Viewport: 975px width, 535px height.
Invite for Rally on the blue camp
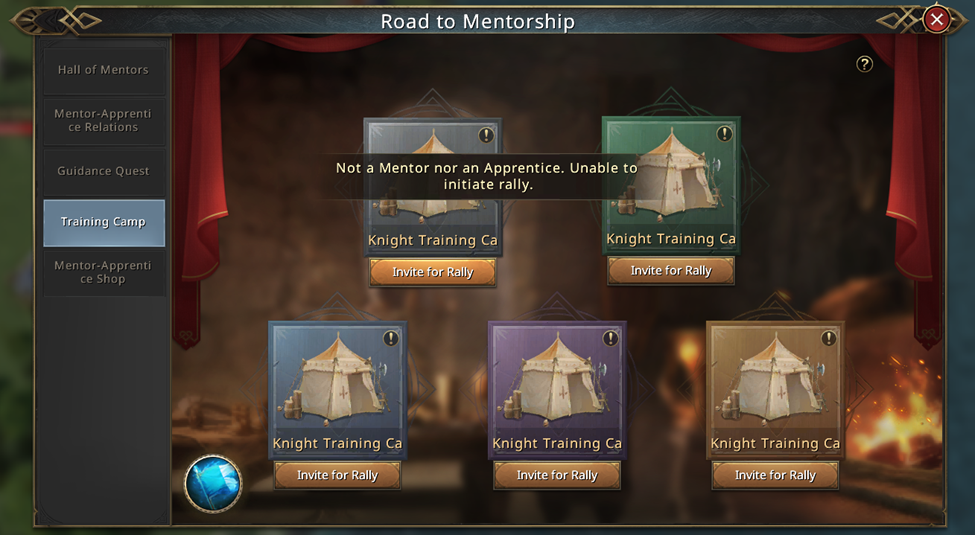[337, 475]
